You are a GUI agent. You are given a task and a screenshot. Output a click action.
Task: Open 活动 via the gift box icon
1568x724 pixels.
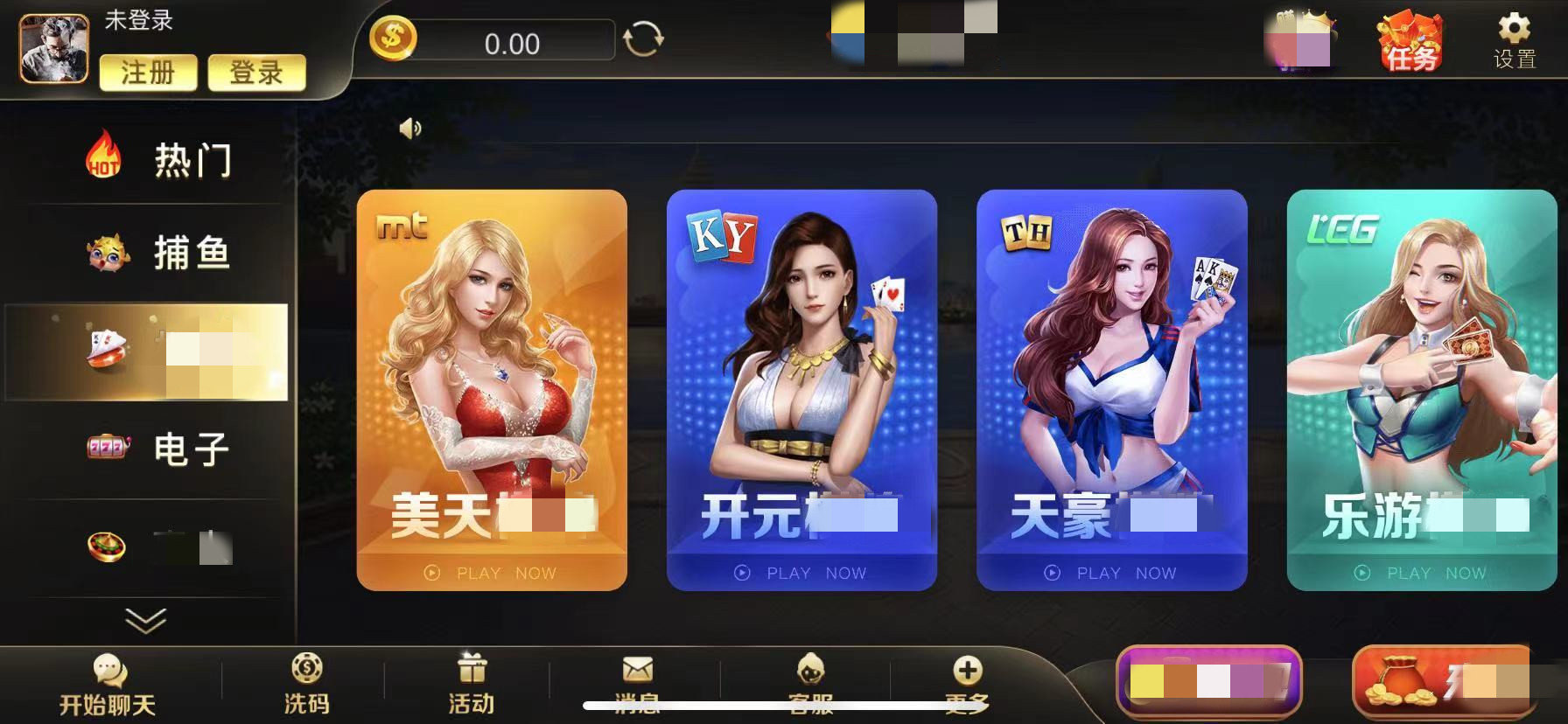pyautogui.click(x=470, y=666)
